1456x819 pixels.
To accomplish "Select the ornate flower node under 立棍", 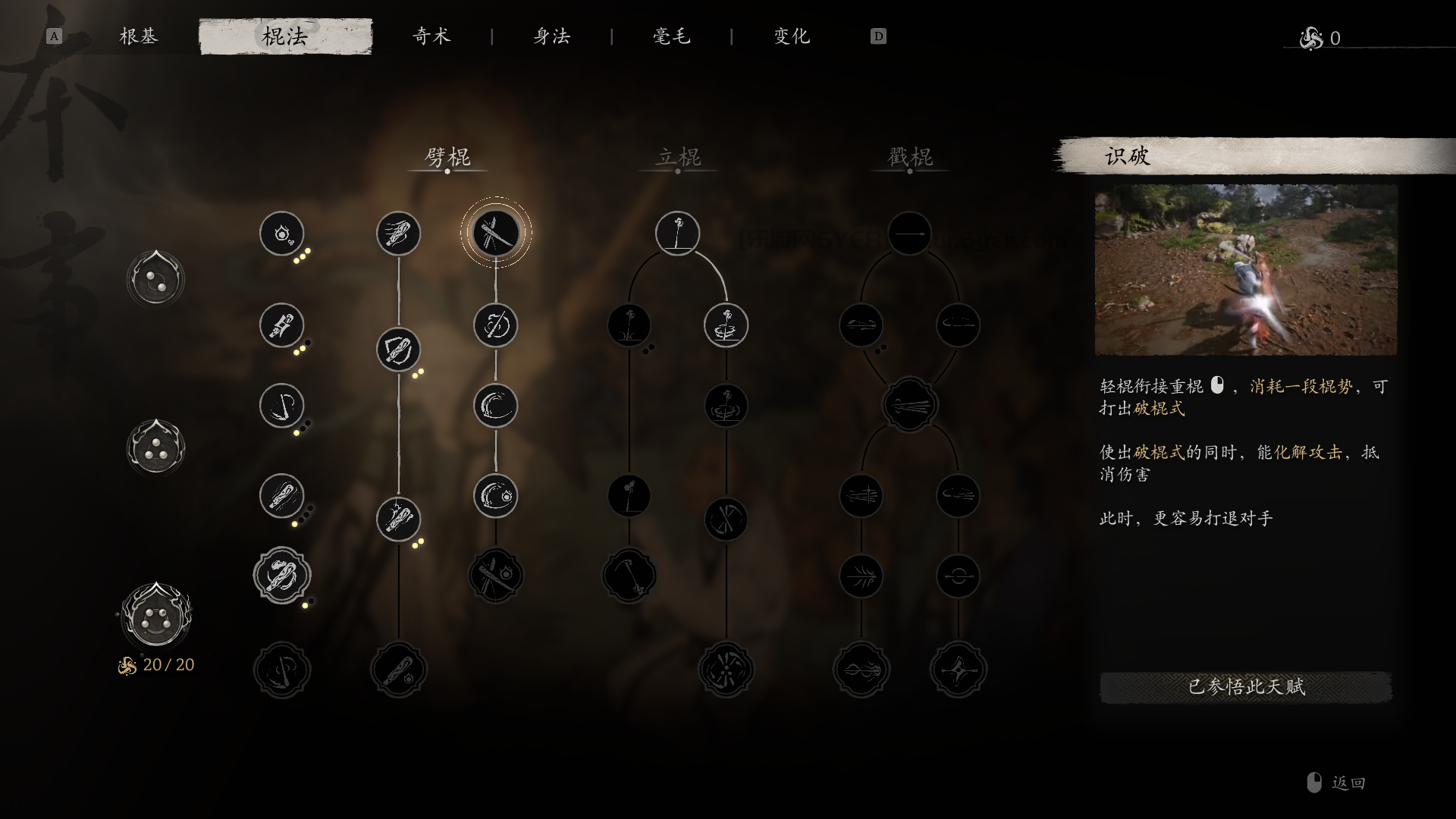I will pos(726,670).
